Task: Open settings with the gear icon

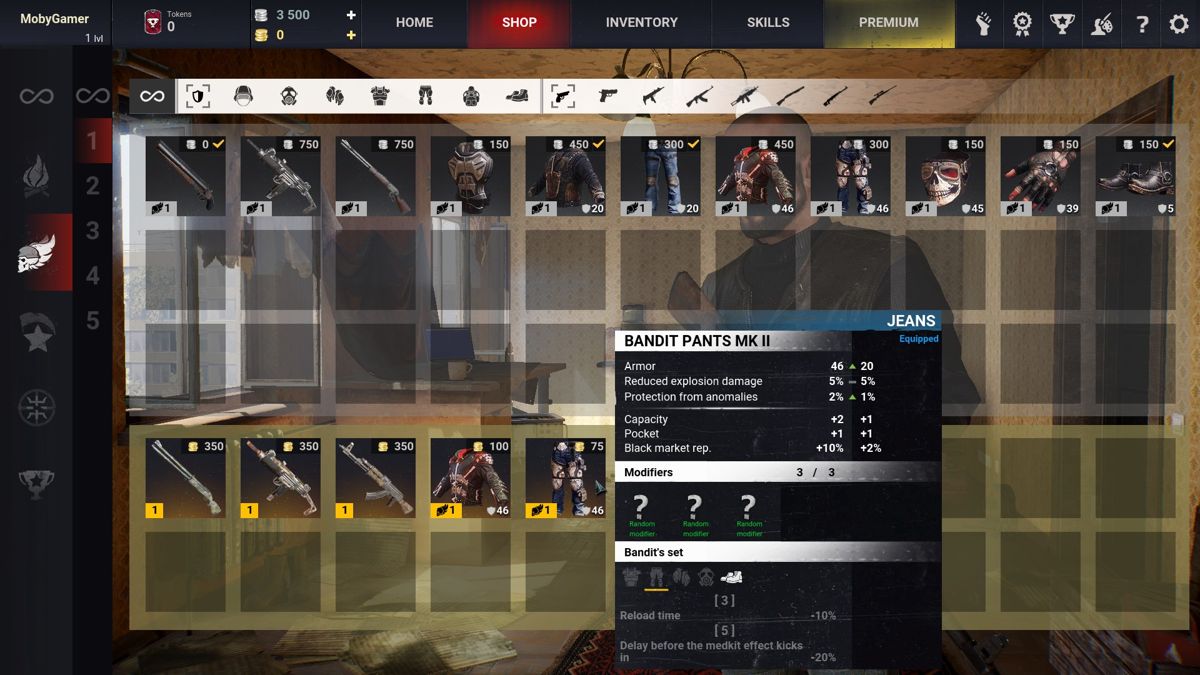Action: pyautogui.click(x=1179, y=24)
